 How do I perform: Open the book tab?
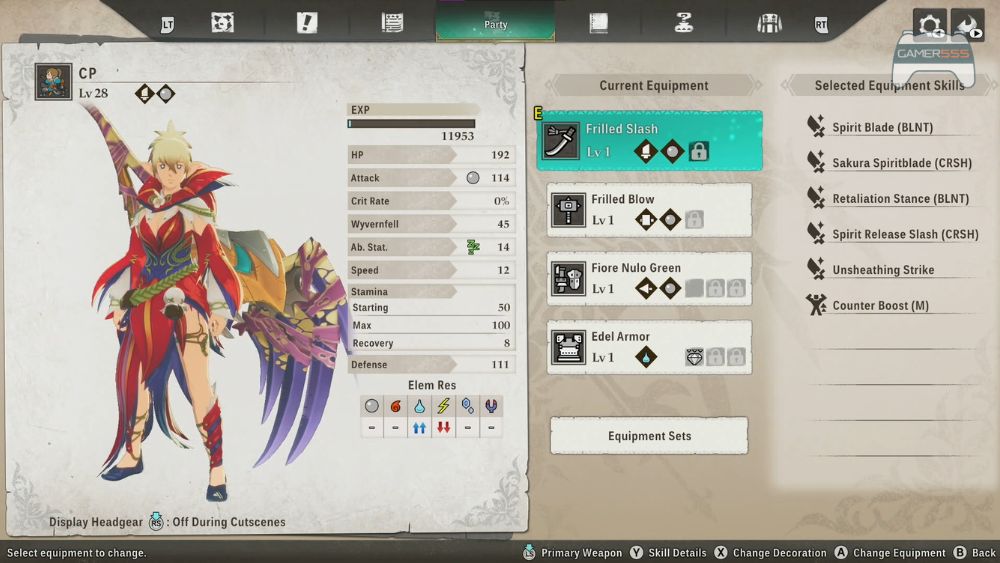(x=598, y=23)
